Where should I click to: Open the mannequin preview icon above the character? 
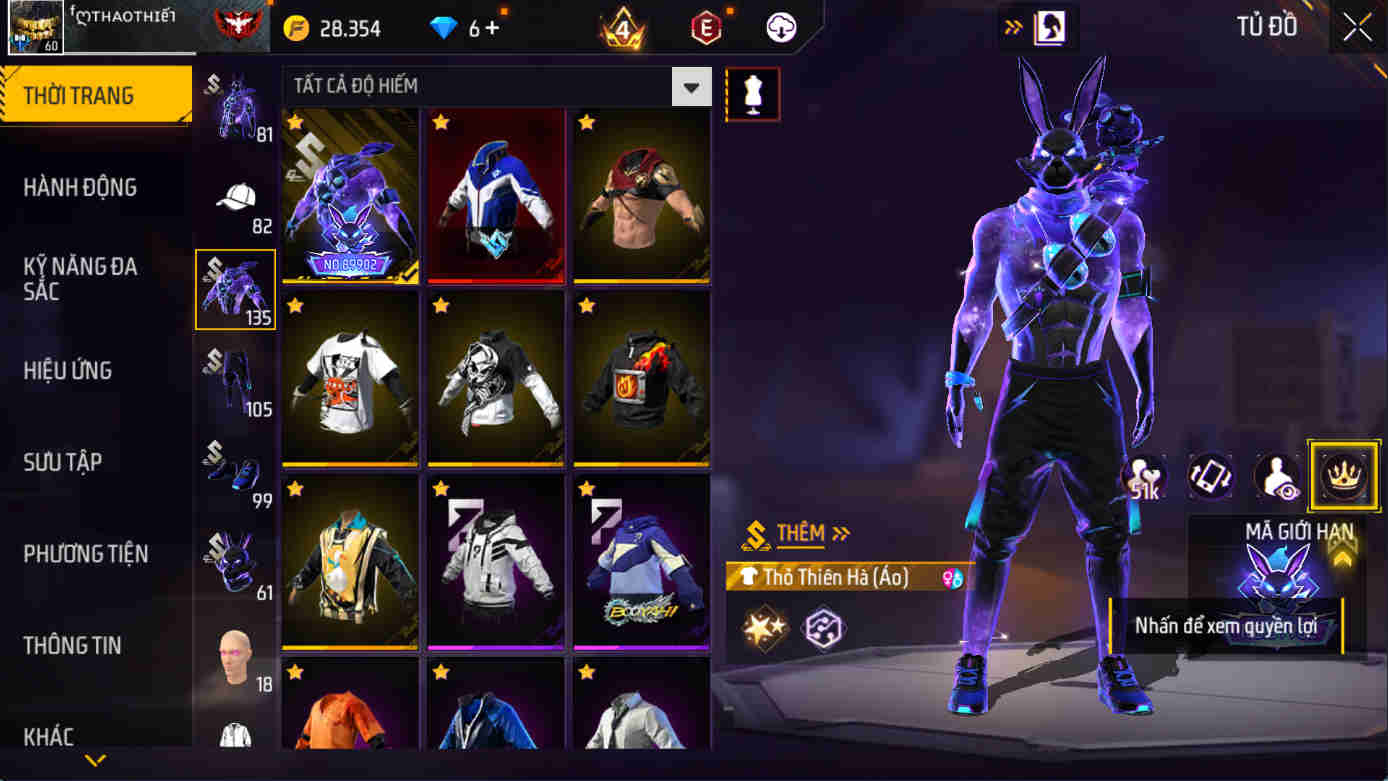click(x=753, y=93)
